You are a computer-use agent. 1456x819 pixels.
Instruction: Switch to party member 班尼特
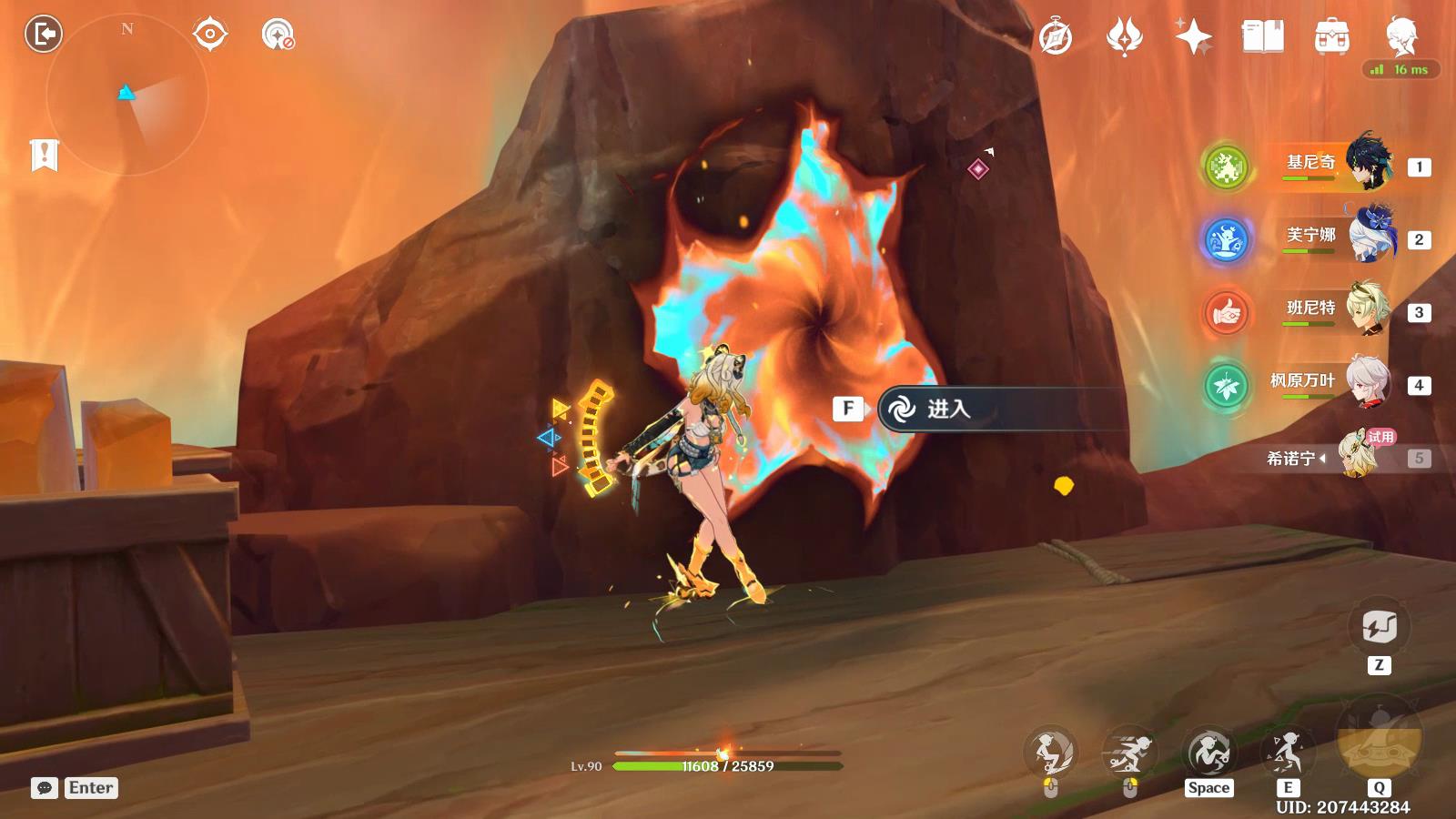[1338, 310]
